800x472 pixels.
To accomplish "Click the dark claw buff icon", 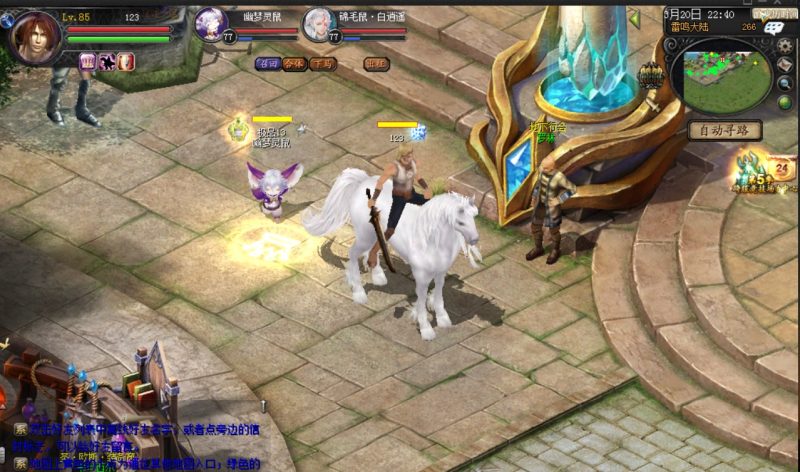I will tap(107, 62).
